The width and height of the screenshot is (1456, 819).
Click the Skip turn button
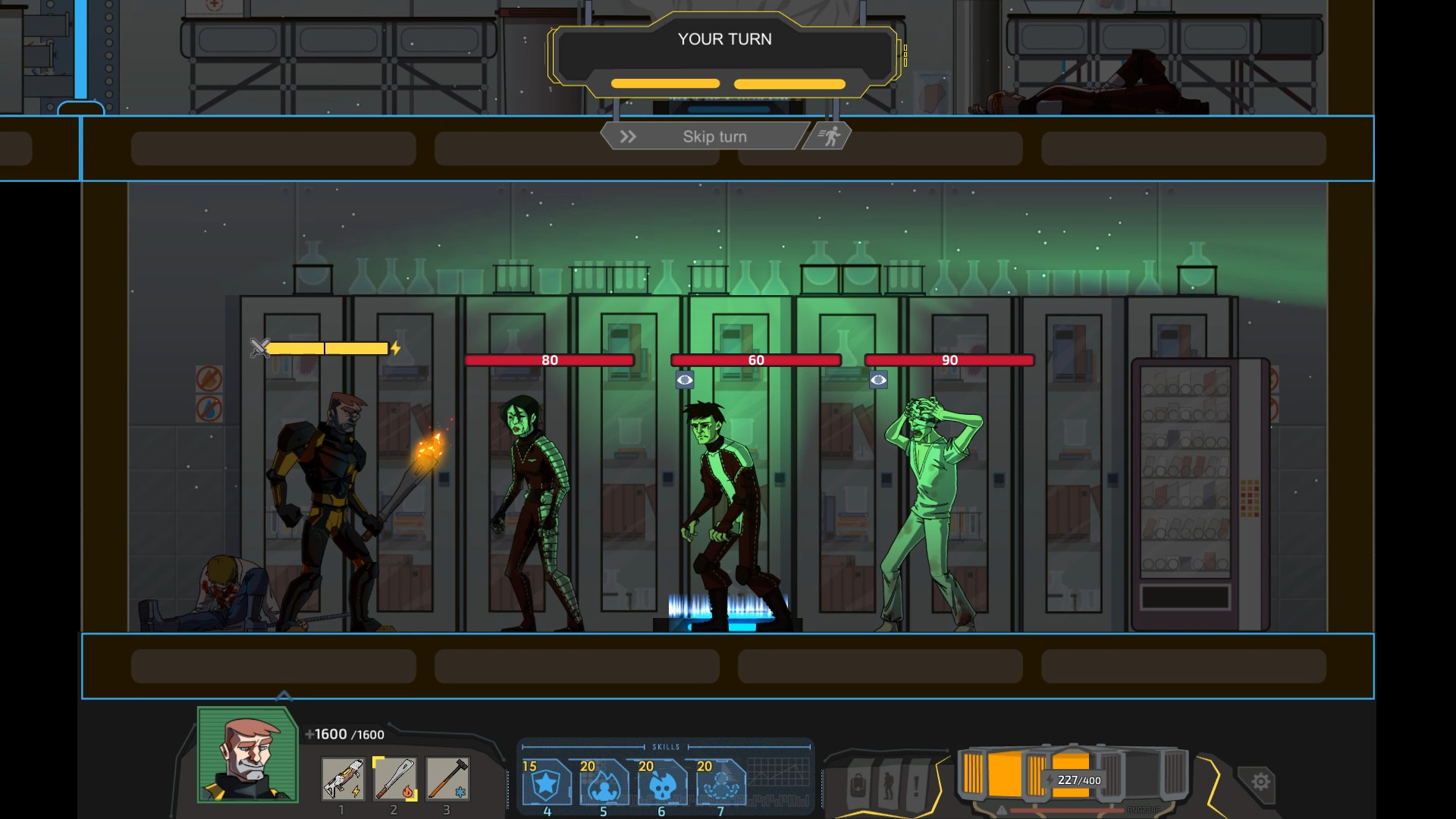click(704, 136)
